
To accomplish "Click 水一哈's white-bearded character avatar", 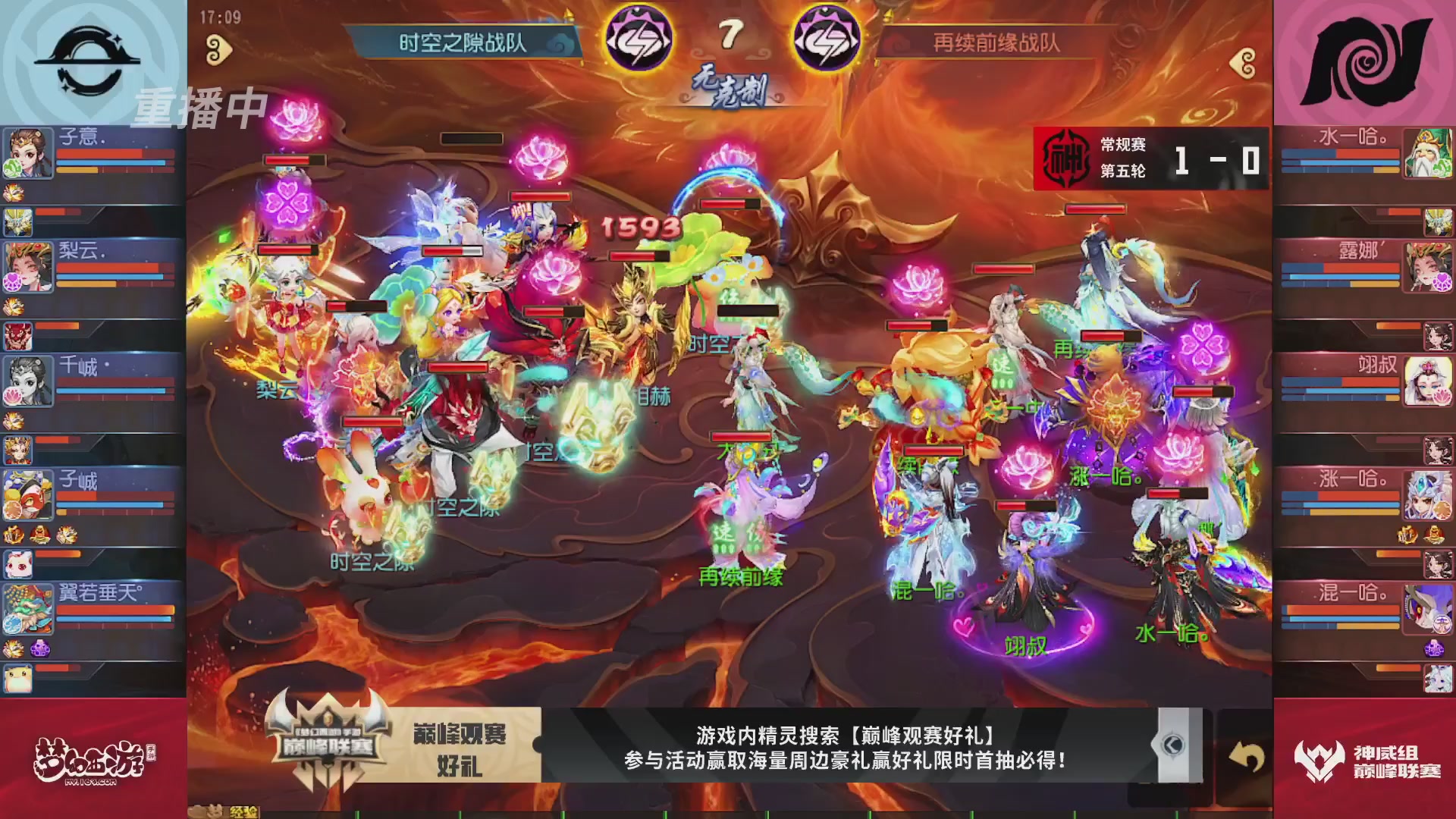I will click(1426, 153).
